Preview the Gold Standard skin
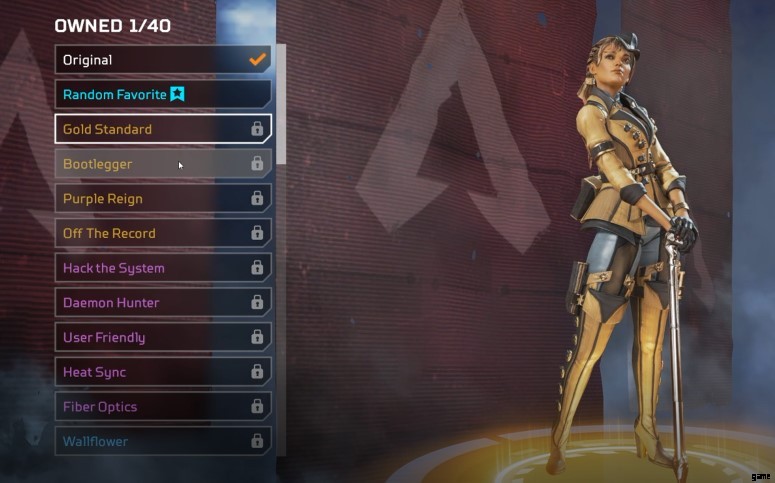The image size is (775, 483). coord(162,129)
